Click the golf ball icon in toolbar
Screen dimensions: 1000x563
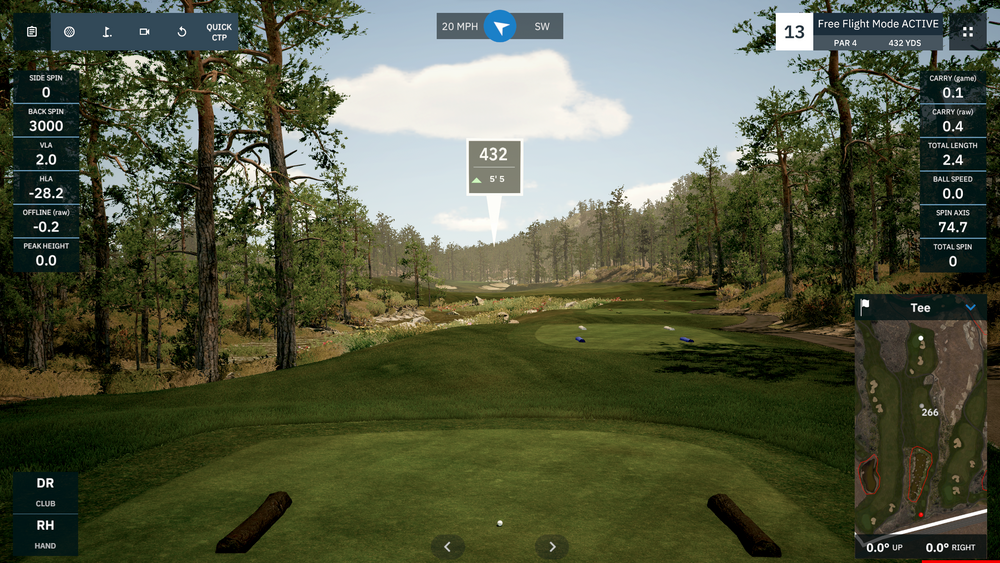pos(69,32)
